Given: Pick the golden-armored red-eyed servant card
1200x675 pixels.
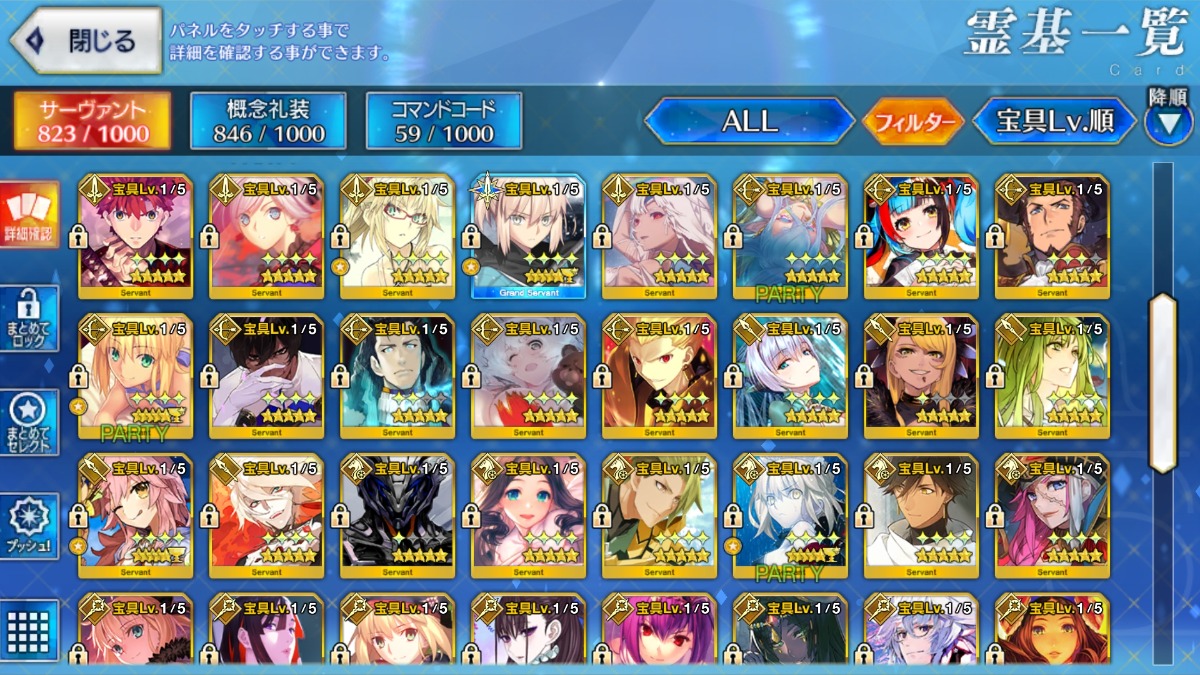Looking at the screenshot, I should tap(659, 377).
